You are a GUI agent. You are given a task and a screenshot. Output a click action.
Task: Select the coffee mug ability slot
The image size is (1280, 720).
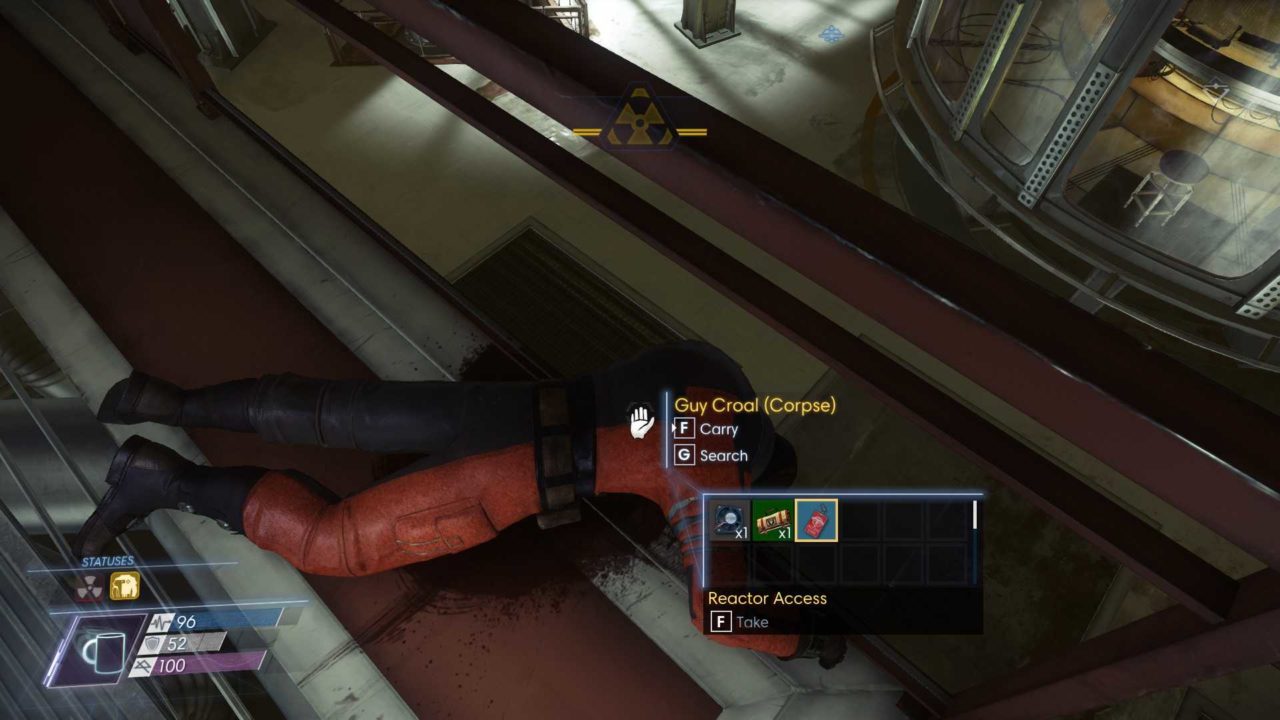pos(102,648)
